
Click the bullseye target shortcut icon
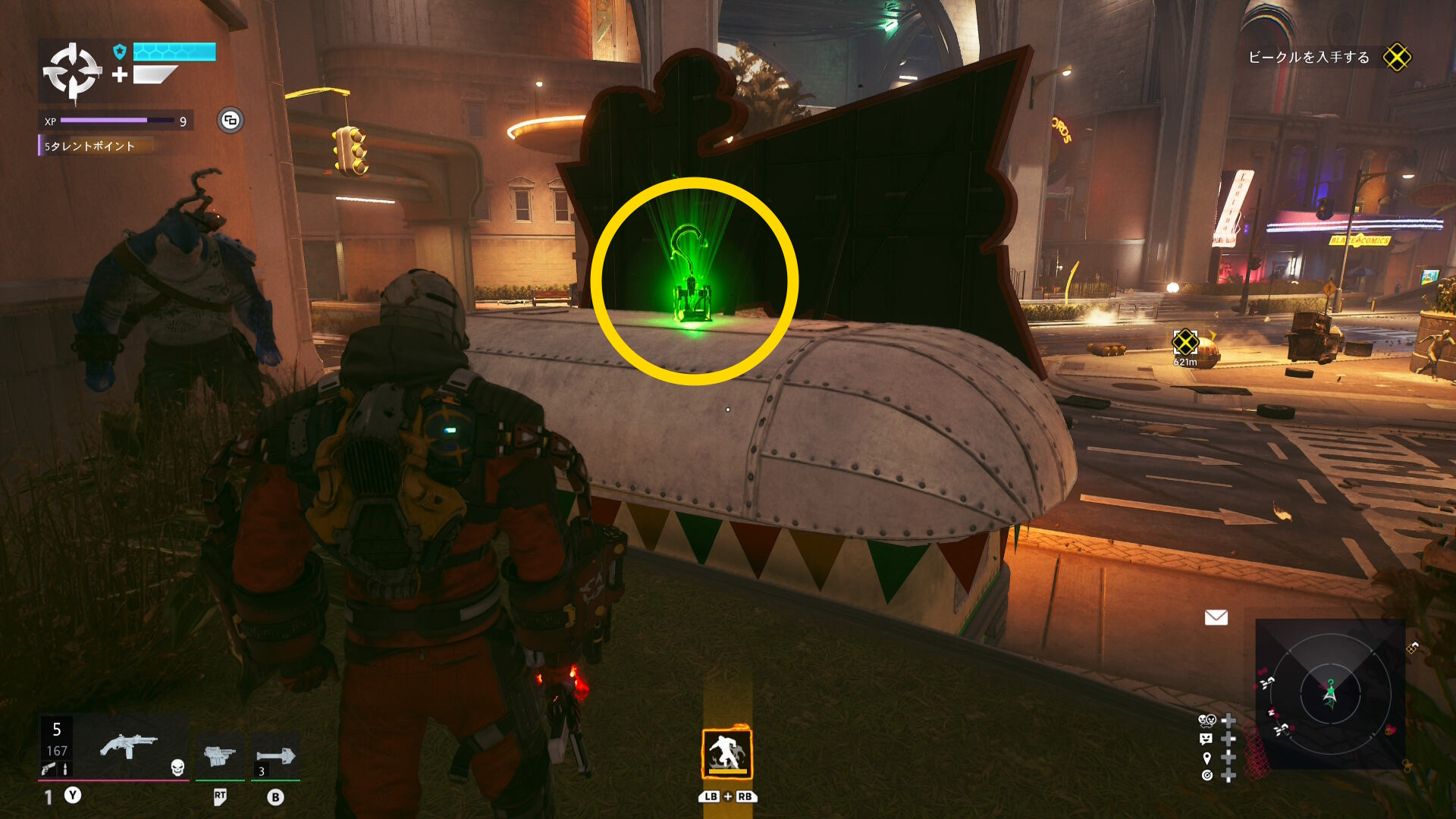(1207, 775)
